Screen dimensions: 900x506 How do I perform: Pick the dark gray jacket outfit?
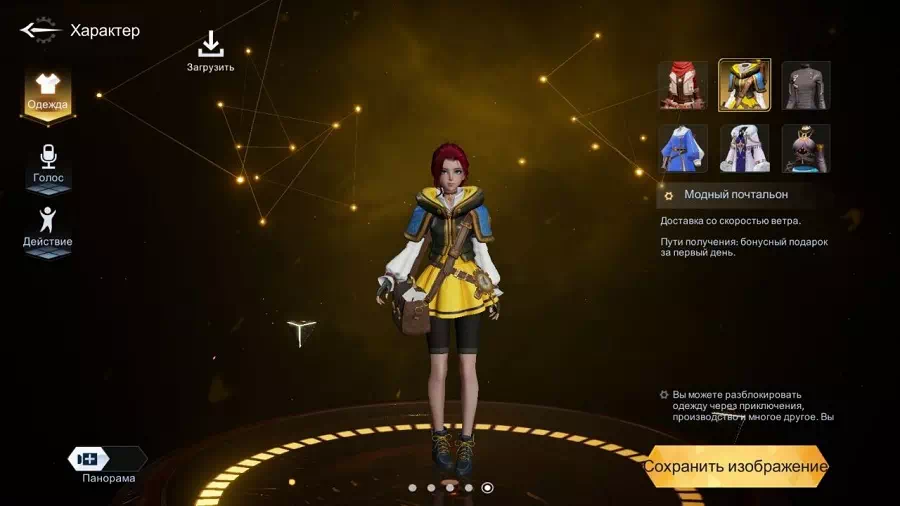pyautogui.click(x=806, y=85)
